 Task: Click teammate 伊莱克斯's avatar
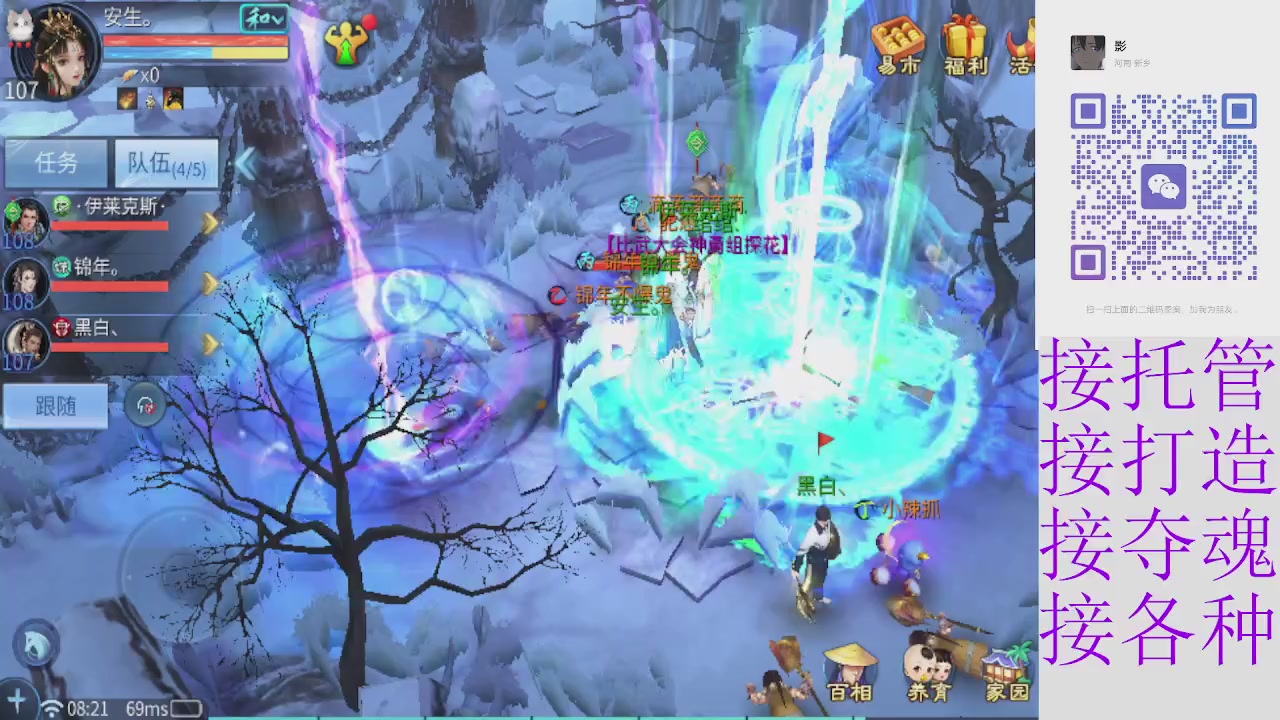[27, 220]
